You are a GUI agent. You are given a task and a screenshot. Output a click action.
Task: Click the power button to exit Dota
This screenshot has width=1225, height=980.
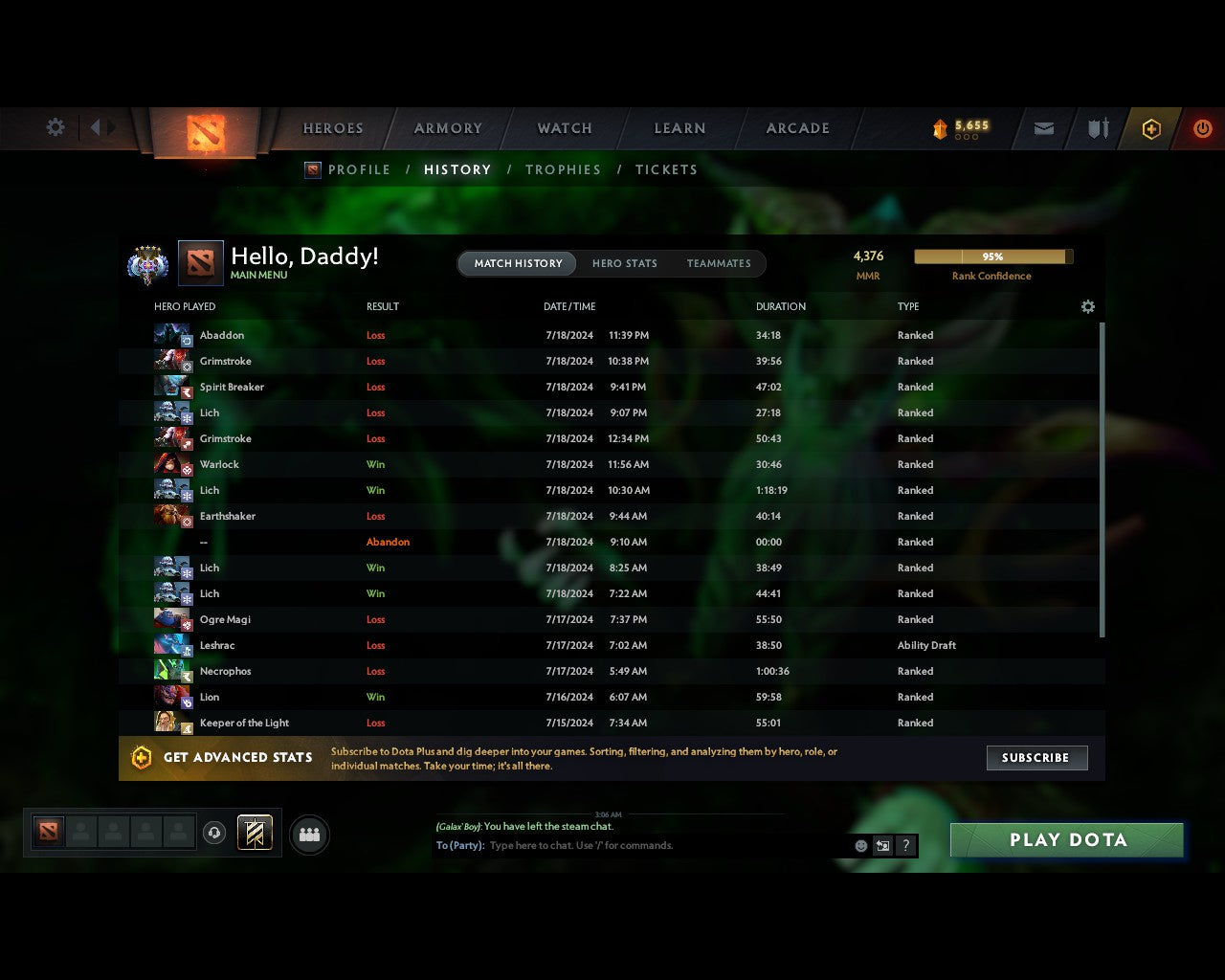pos(1202,128)
